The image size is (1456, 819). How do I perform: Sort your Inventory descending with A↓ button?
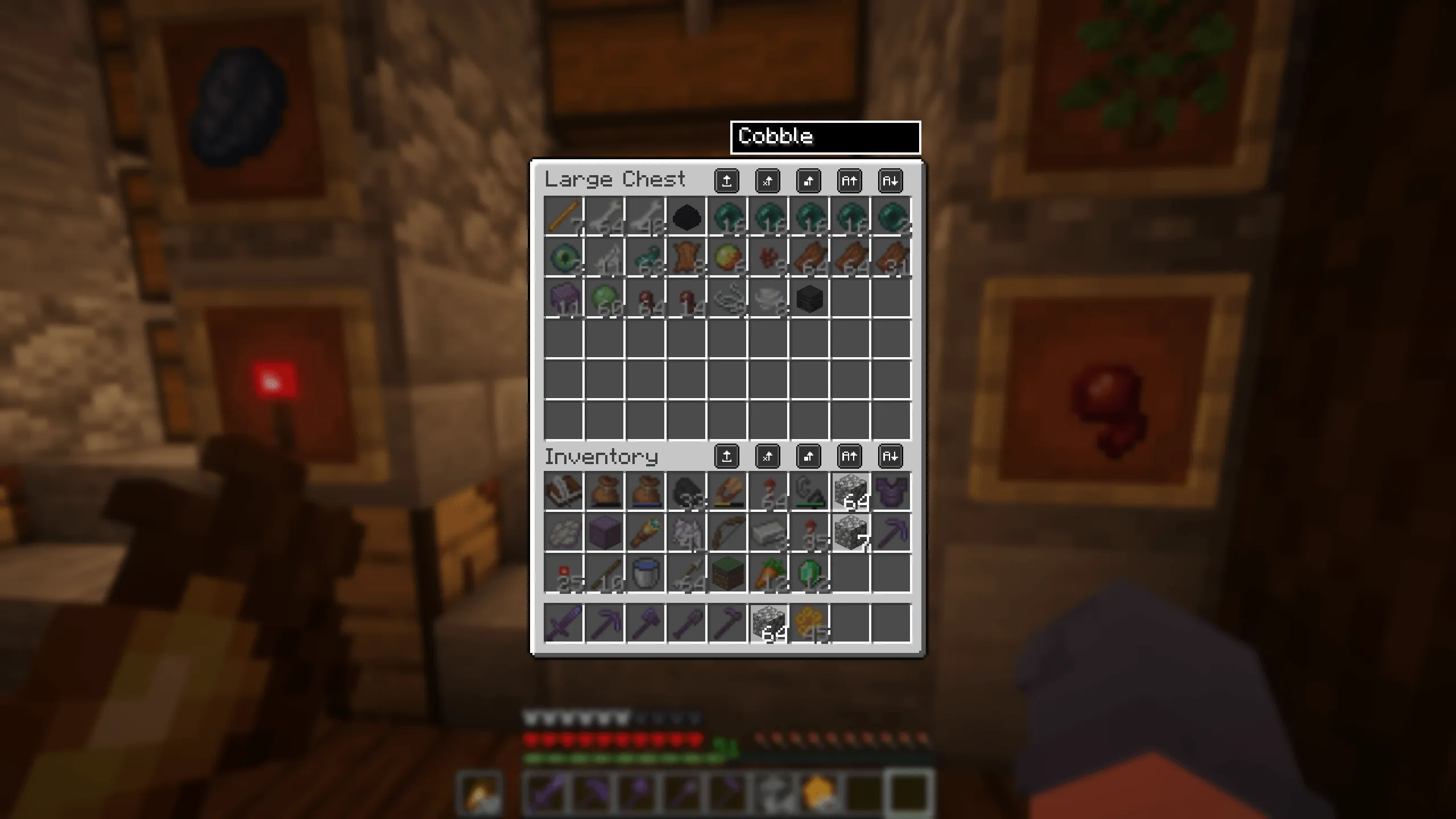pos(891,456)
